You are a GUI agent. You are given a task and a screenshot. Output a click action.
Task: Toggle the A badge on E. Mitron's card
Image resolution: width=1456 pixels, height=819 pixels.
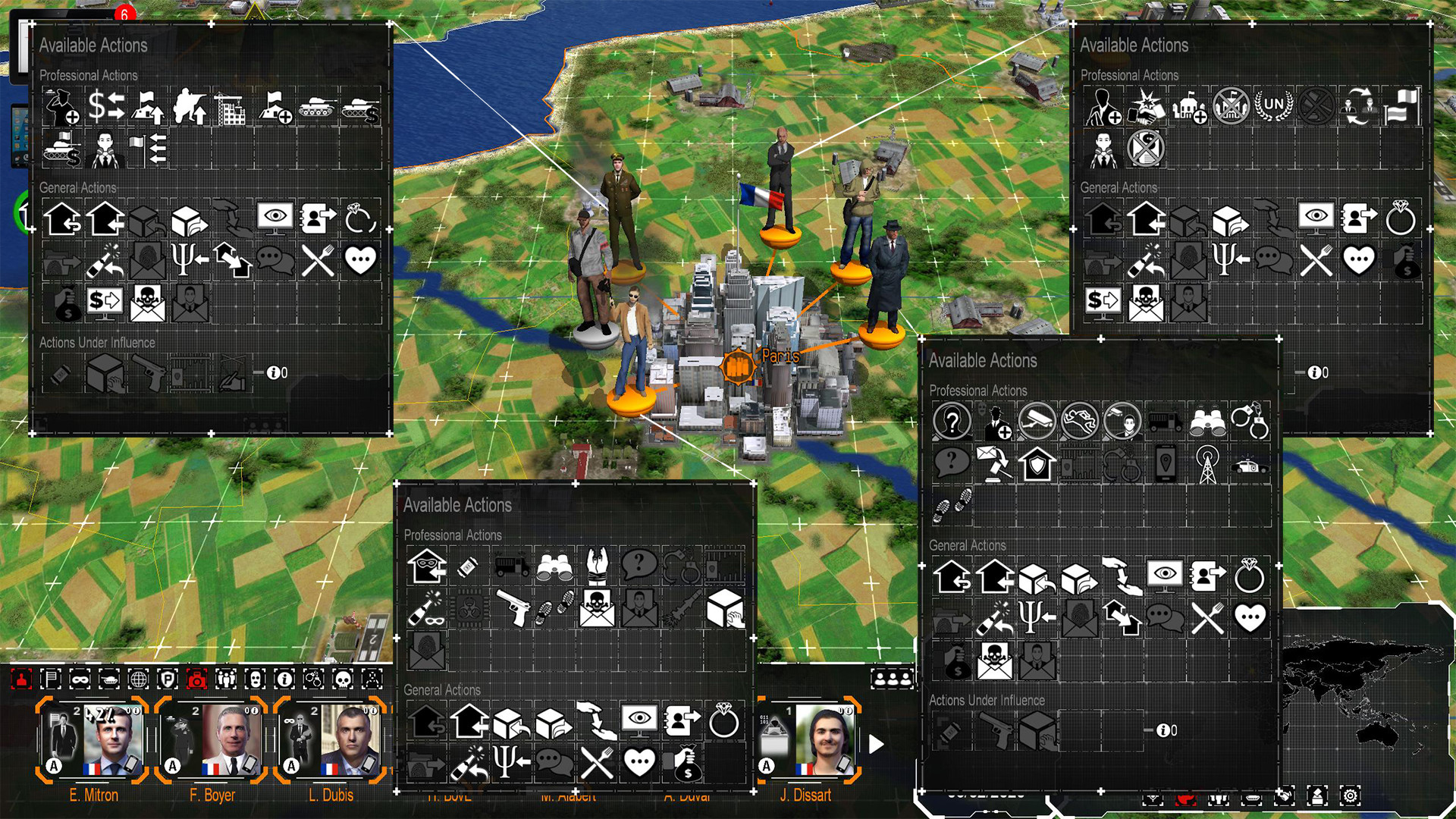[x=54, y=766]
